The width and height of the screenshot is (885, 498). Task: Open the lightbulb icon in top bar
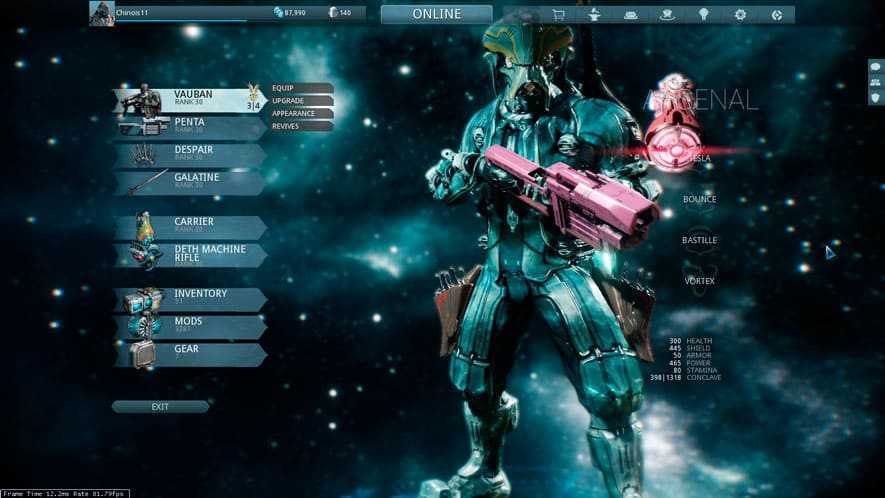[x=703, y=15]
